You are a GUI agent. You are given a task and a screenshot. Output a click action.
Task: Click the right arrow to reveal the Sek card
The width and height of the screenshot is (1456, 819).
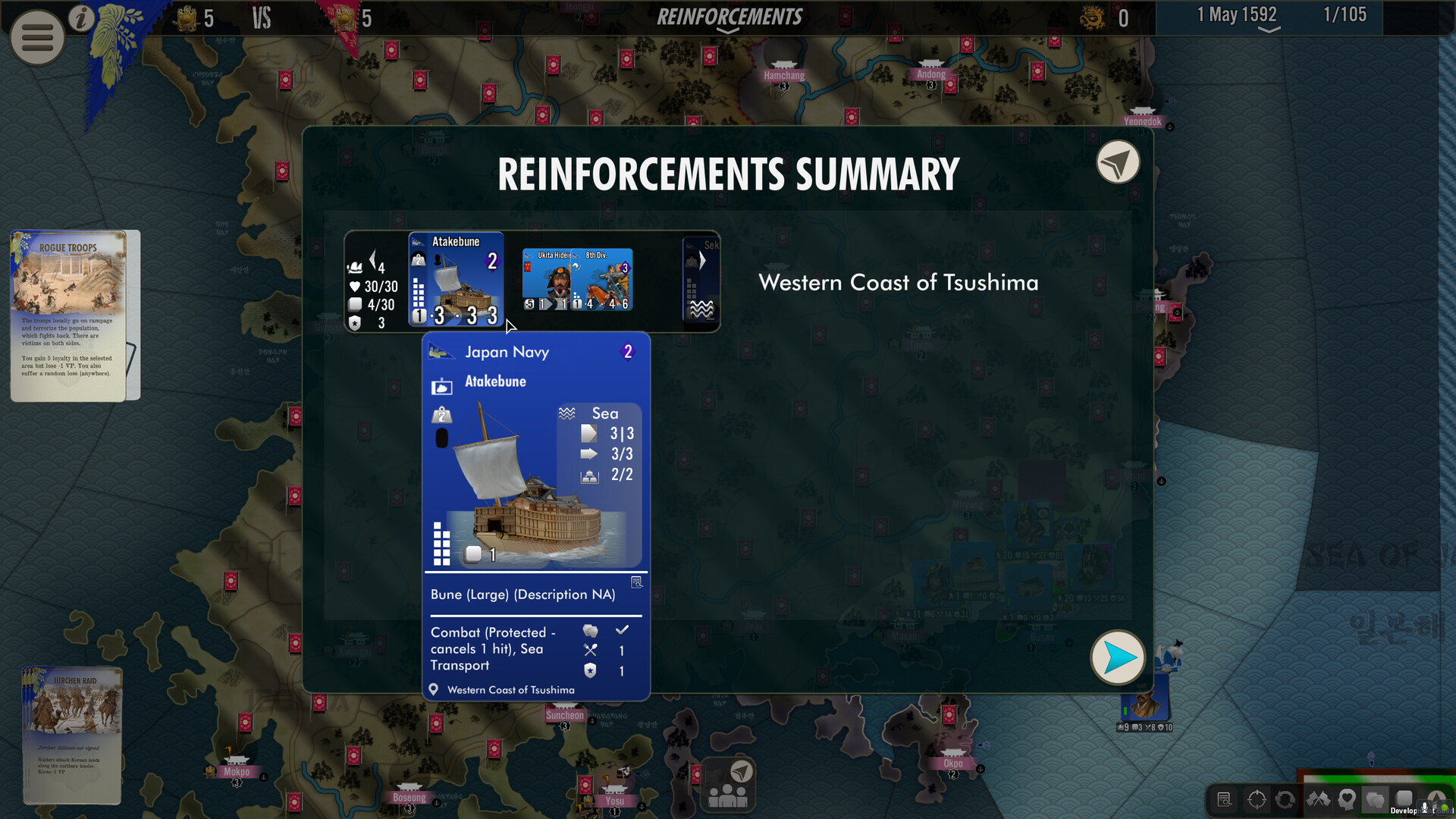[702, 259]
